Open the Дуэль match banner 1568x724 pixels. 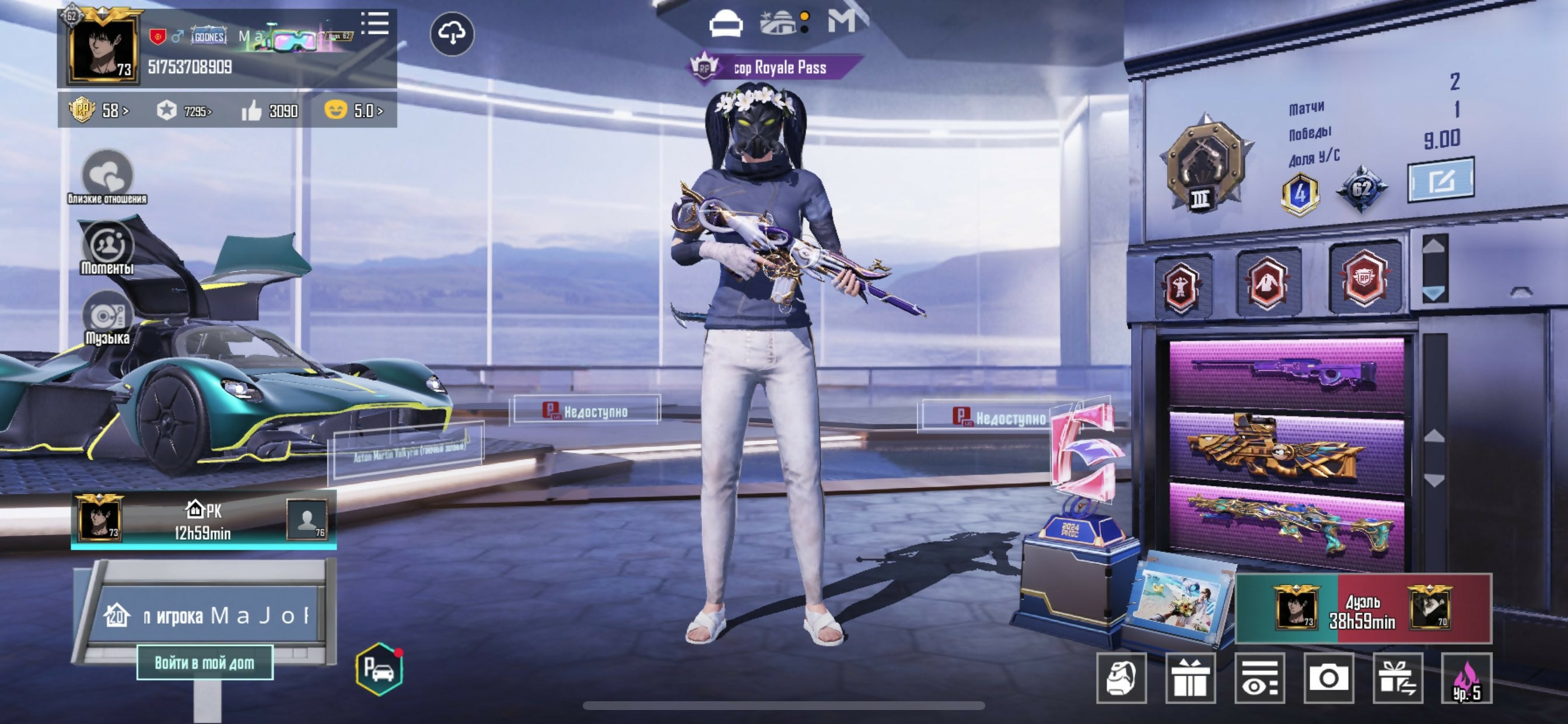[x=1363, y=609]
